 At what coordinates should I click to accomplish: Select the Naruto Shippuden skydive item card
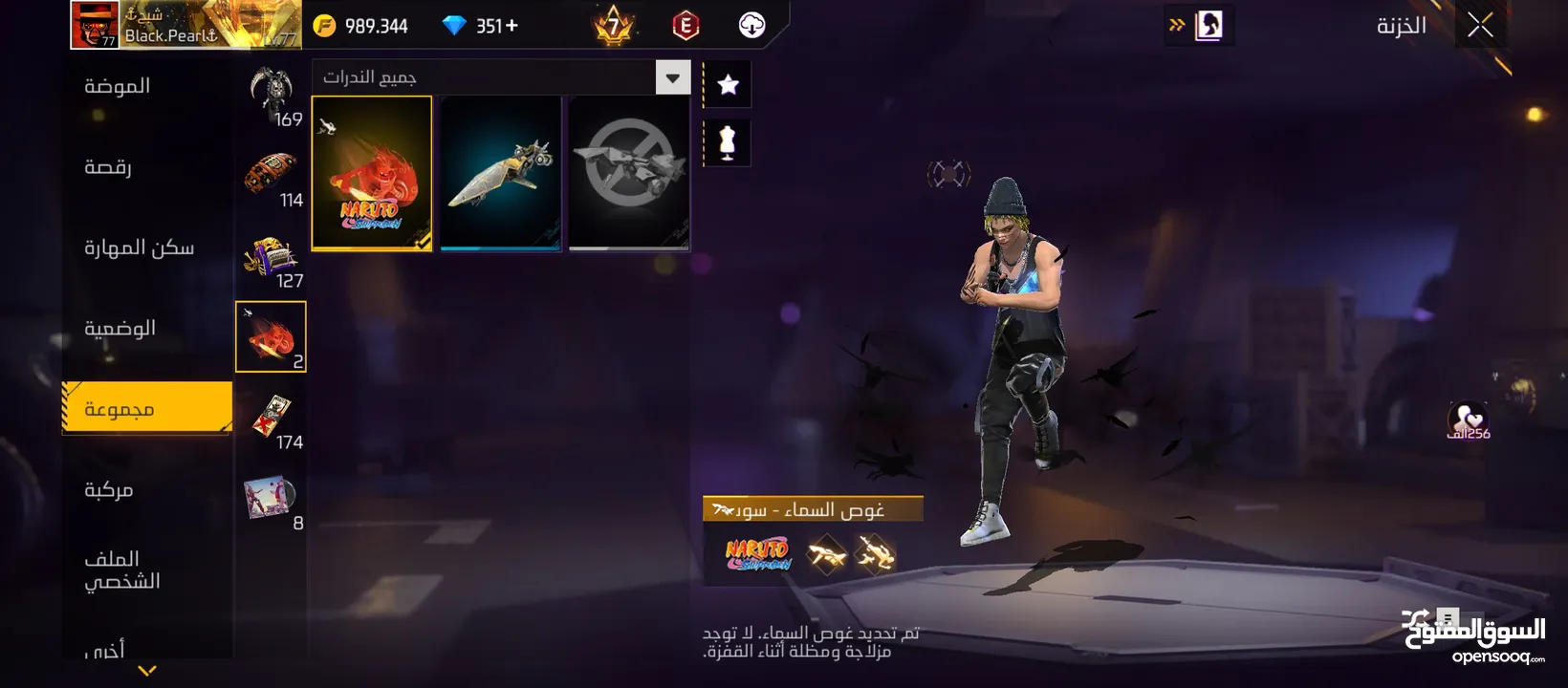372,173
